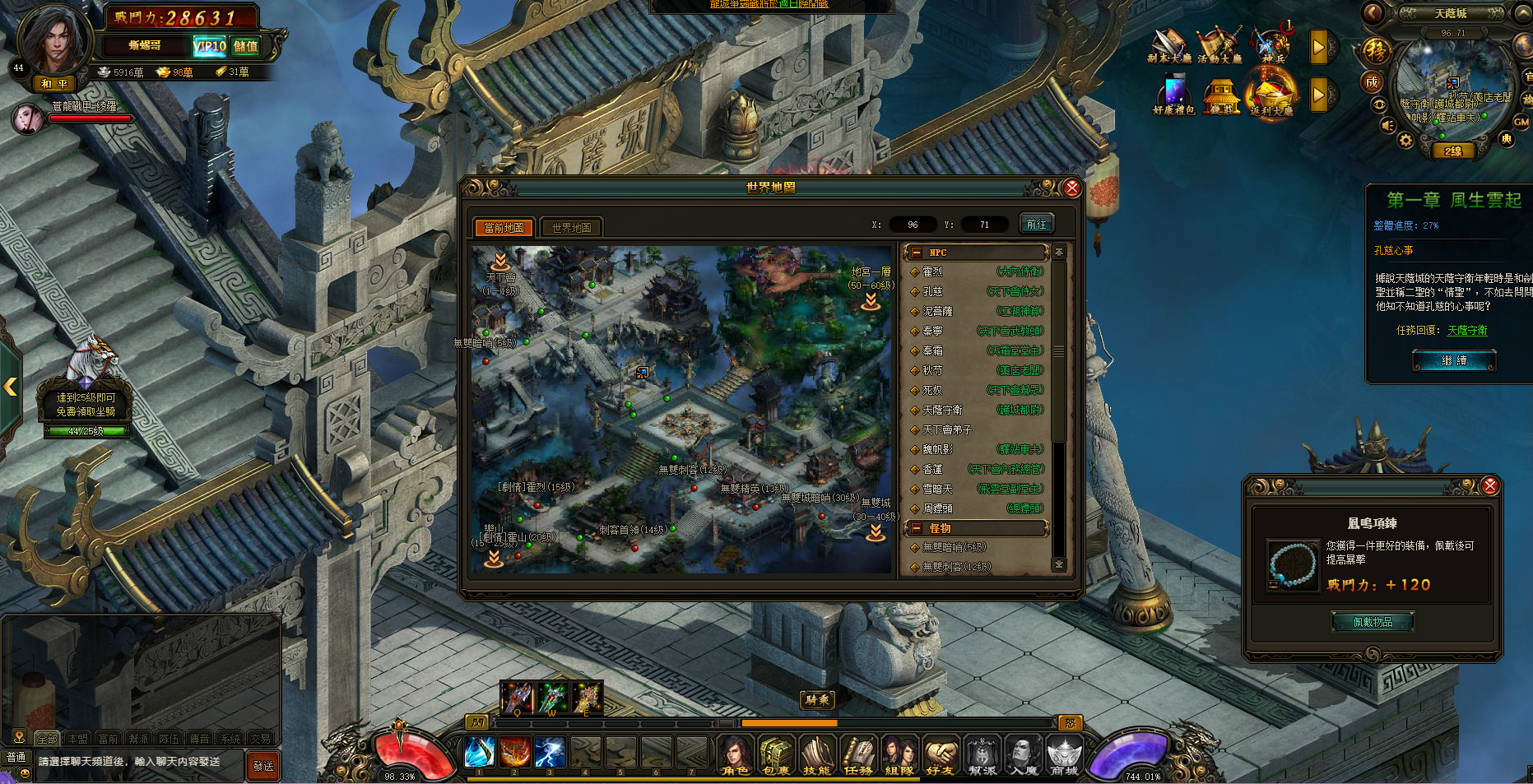Close the 世界地圖 world map window

click(1071, 188)
